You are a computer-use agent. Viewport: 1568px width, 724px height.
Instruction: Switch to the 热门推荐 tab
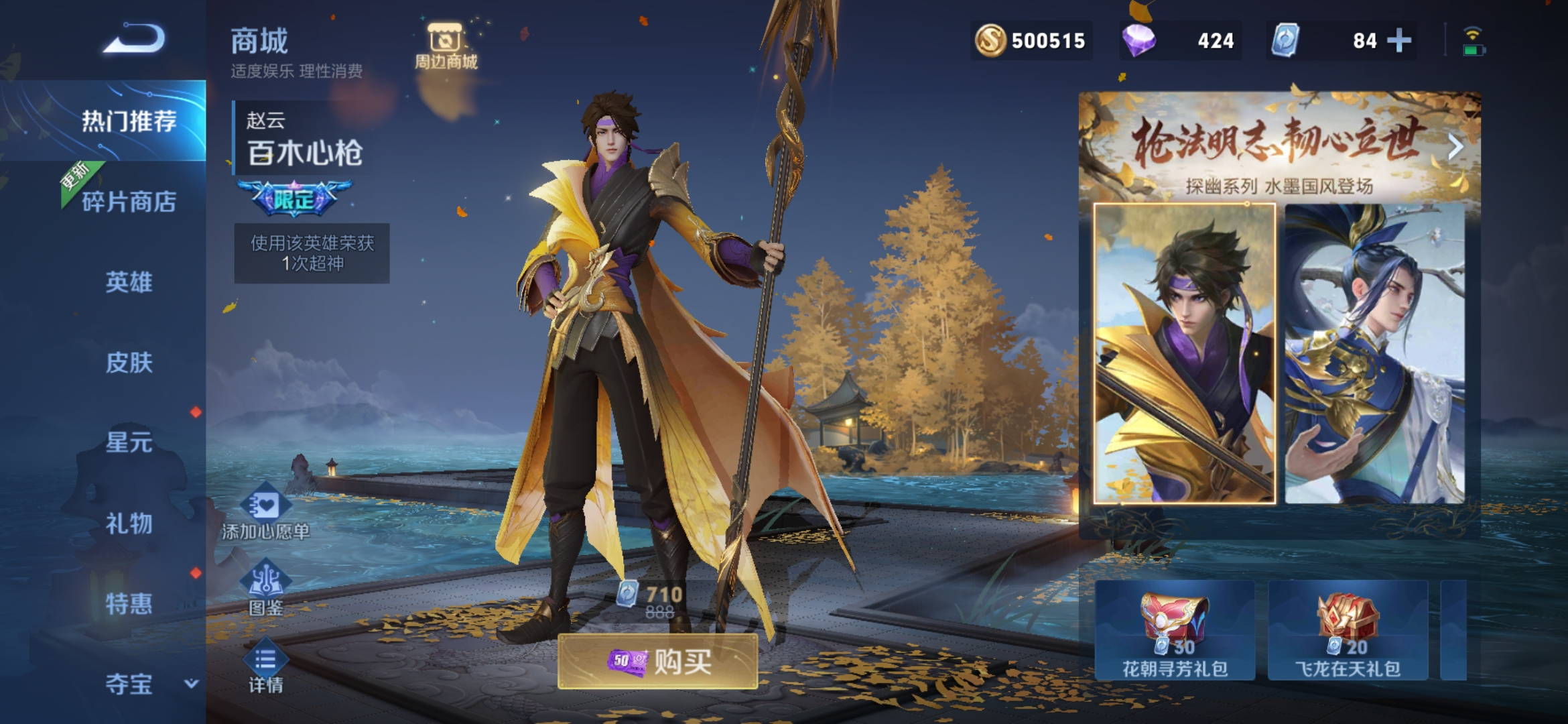pyautogui.click(x=129, y=121)
